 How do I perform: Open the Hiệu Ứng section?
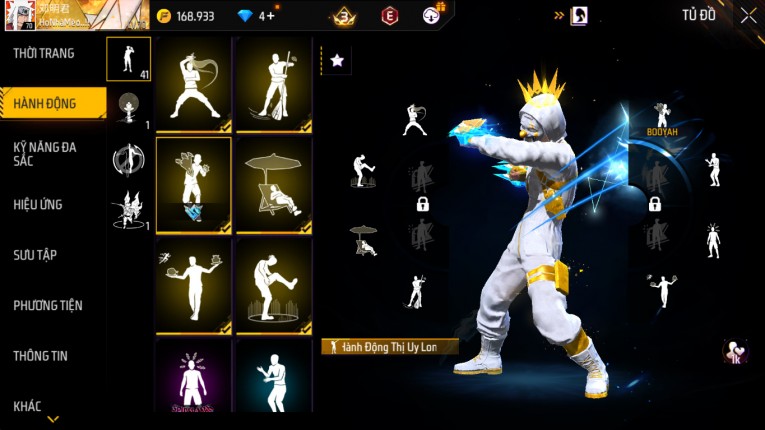coord(38,204)
